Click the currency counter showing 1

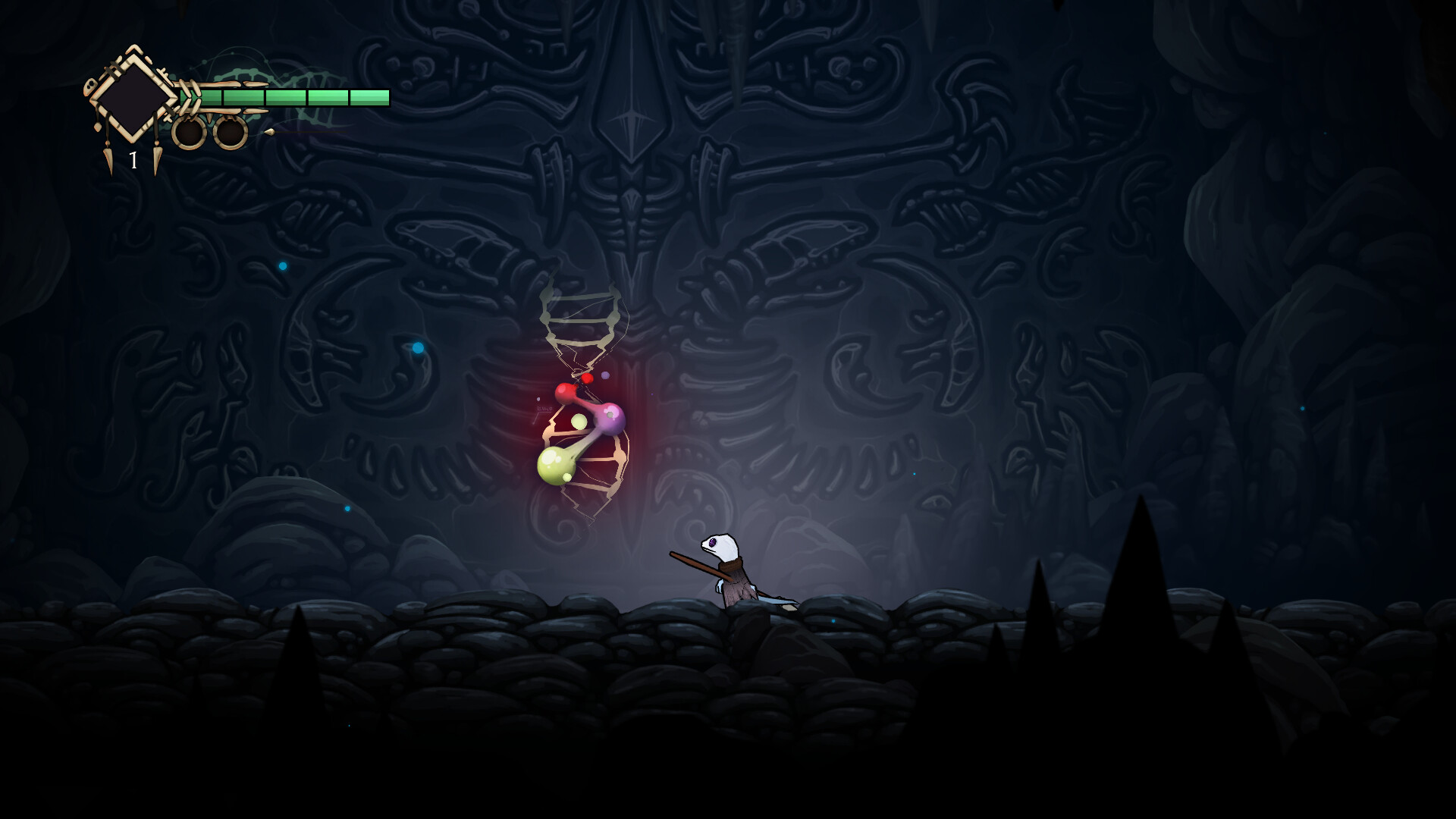[x=133, y=160]
